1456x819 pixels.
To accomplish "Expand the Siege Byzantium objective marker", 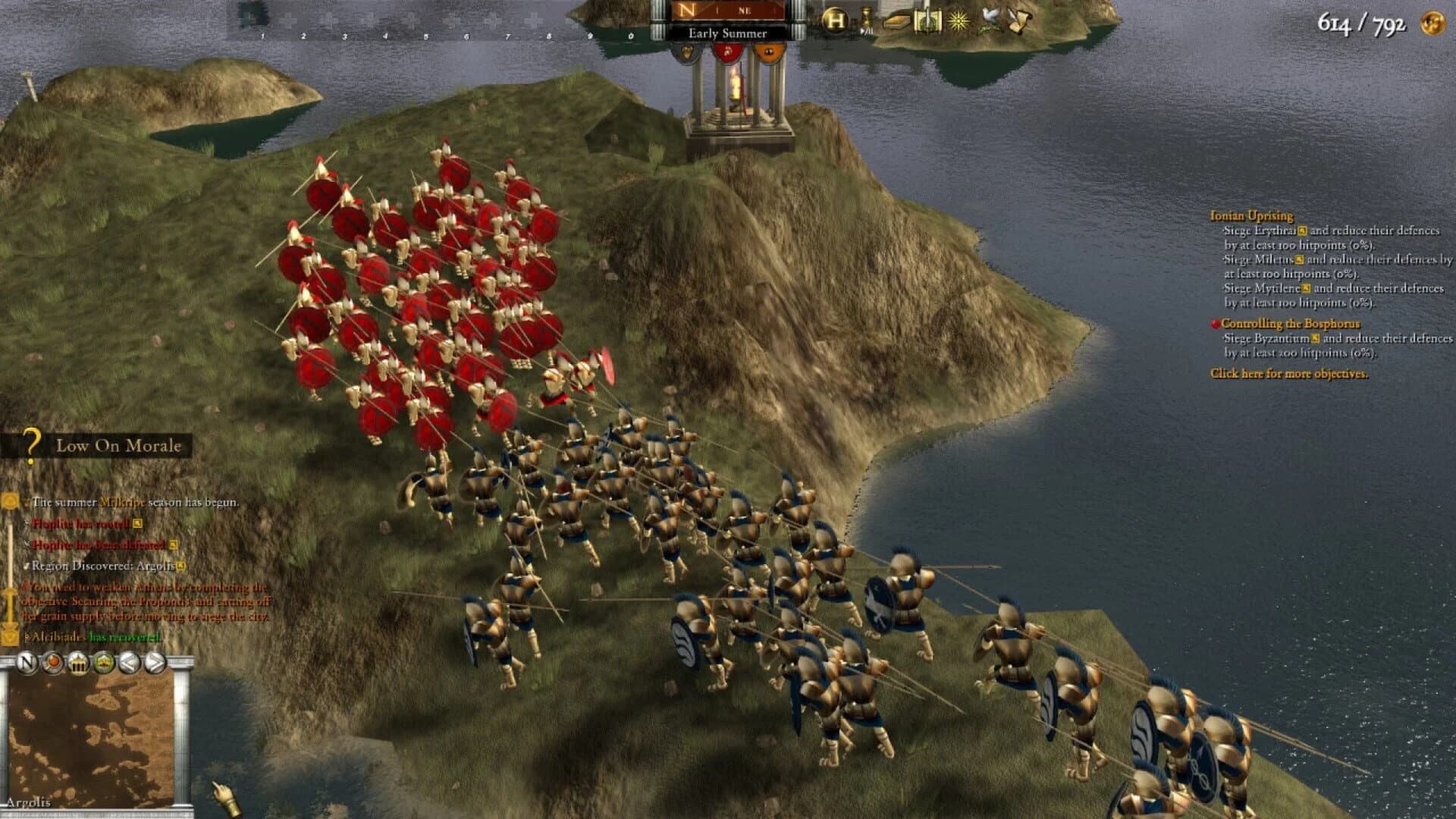I will (1315, 338).
